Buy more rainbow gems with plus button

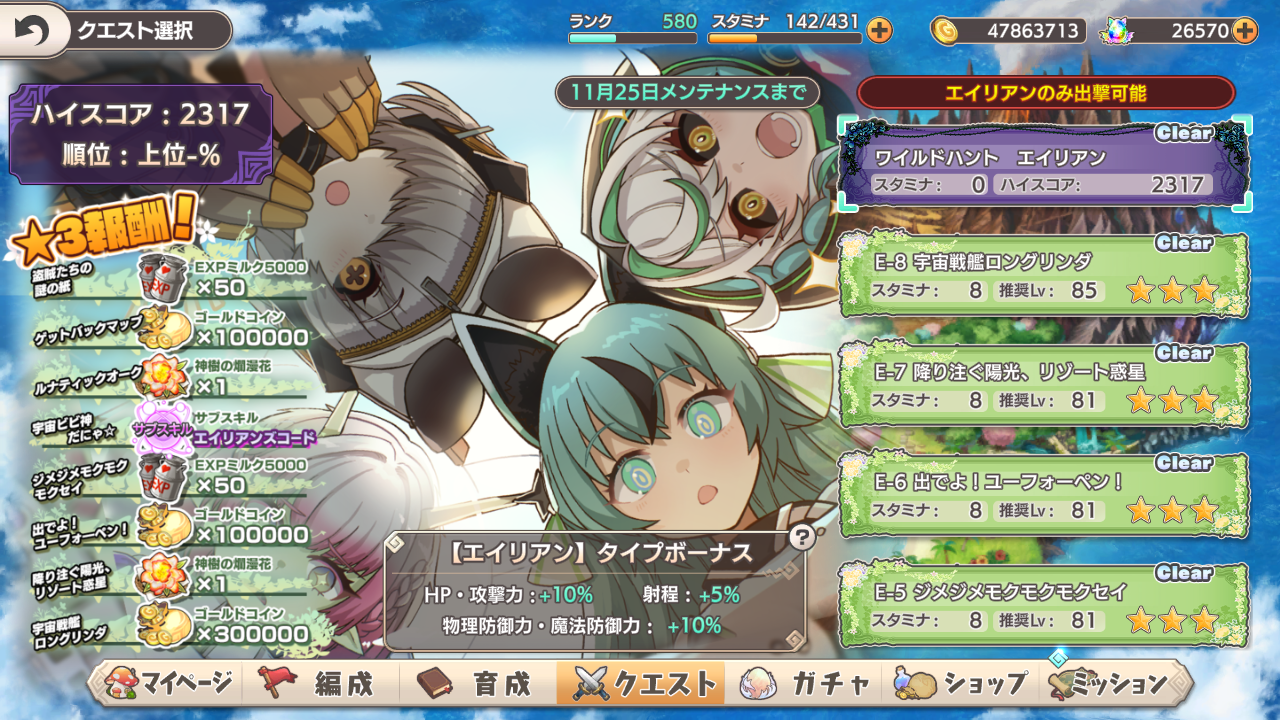[1244, 31]
